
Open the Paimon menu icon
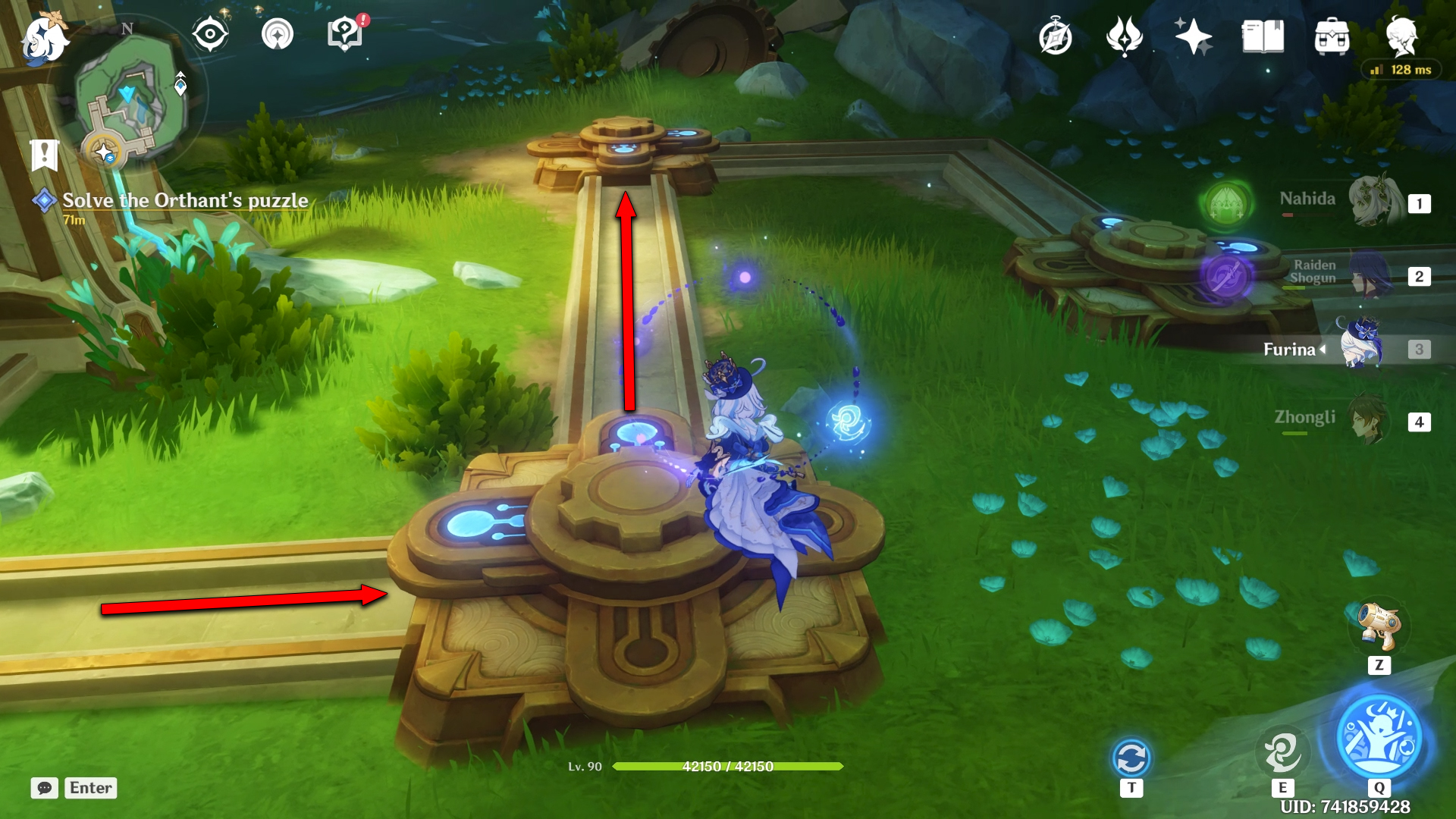(x=44, y=38)
